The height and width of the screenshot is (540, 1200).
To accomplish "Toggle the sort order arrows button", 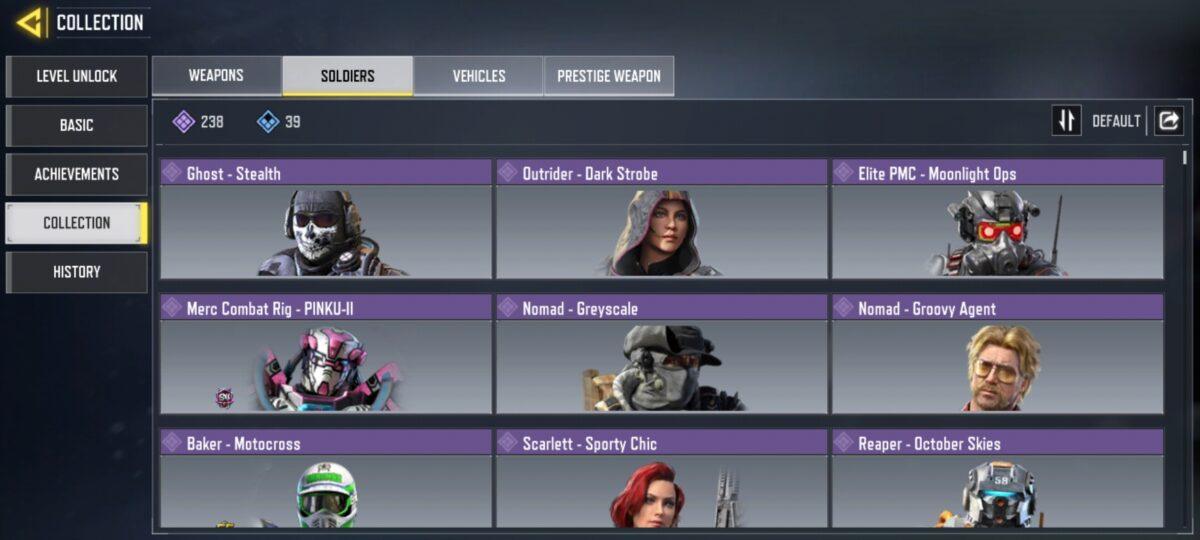I will pyautogui.click(x=1066, y=121).
